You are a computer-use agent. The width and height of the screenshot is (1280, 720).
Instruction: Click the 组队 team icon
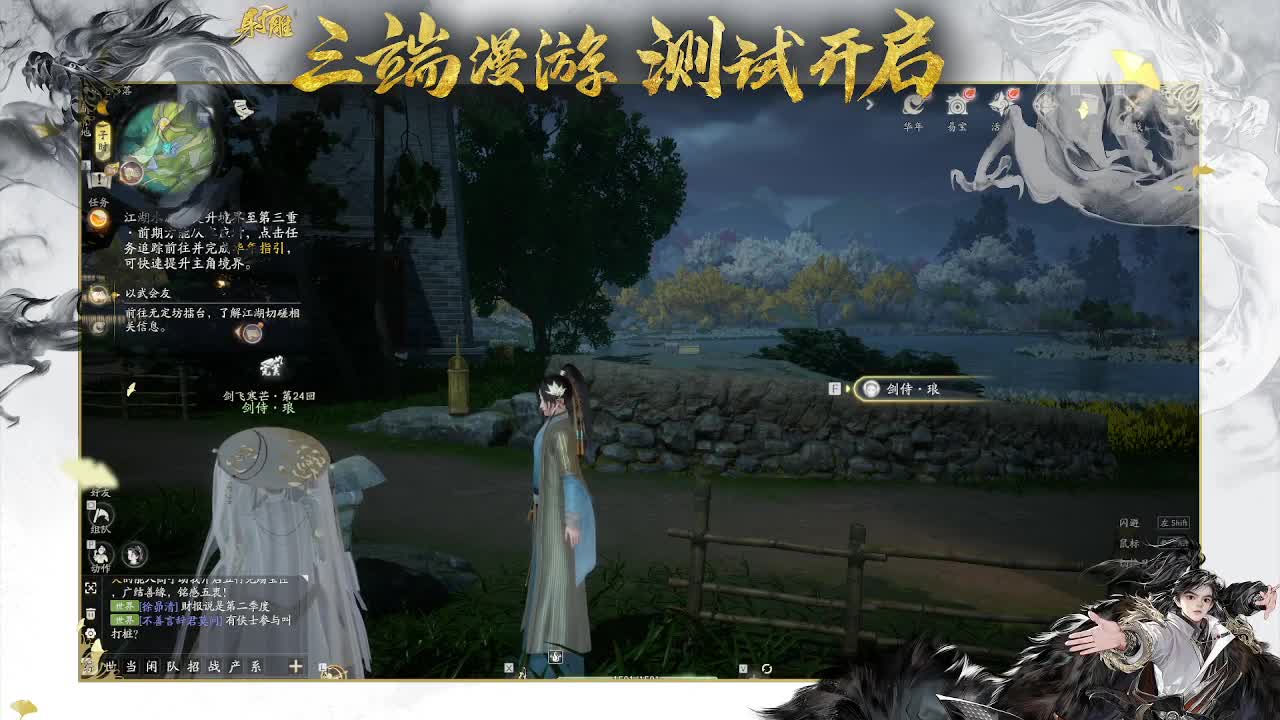[102, 515]
